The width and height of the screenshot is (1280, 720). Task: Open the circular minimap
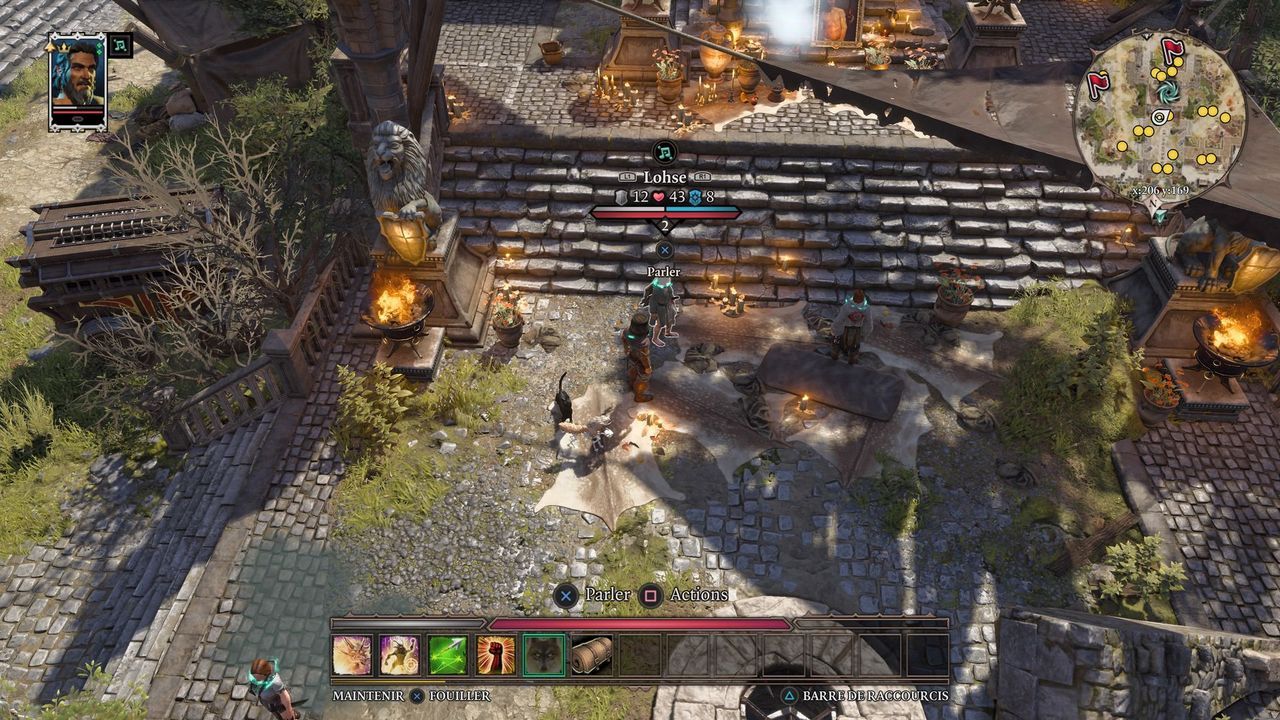1160,117
